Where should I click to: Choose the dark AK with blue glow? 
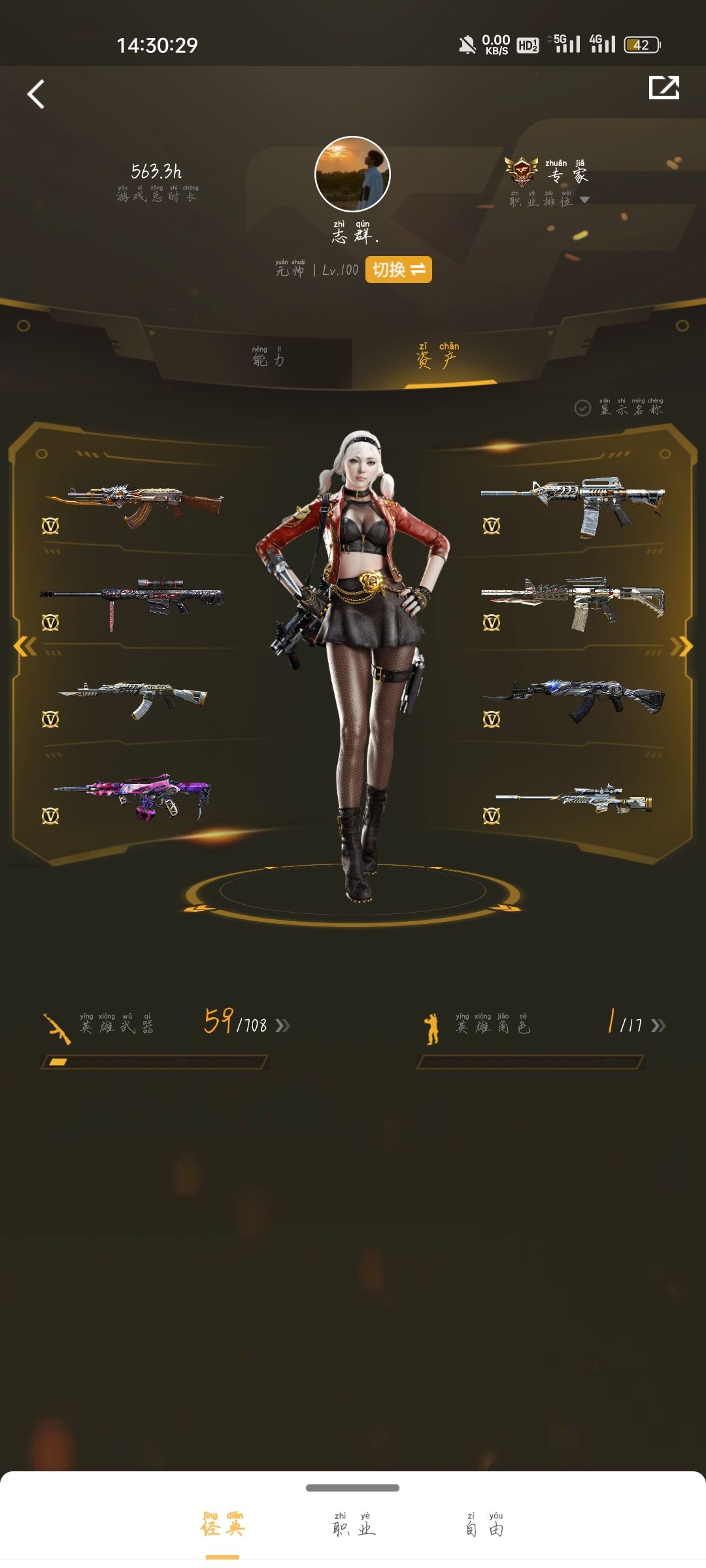[573, 698]
